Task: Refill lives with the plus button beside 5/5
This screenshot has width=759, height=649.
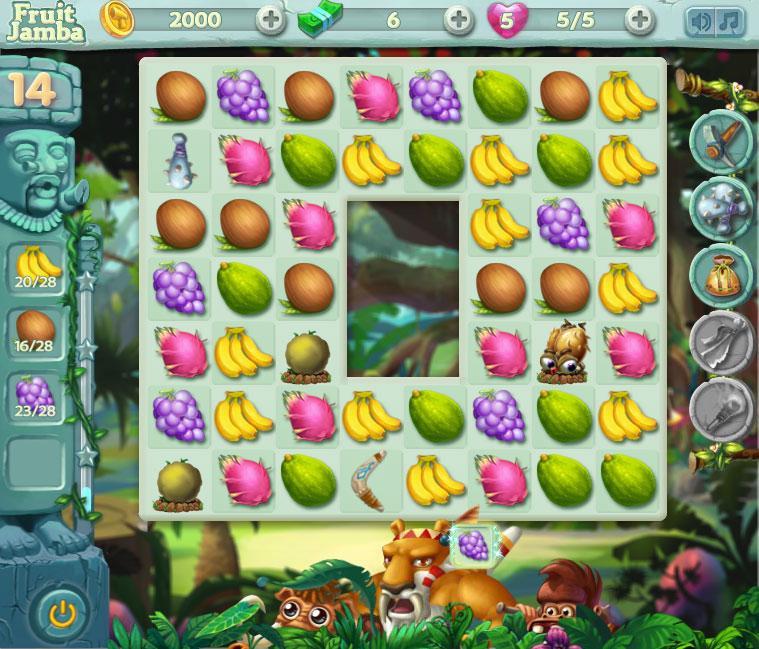Action: click(x=639, y=19)
